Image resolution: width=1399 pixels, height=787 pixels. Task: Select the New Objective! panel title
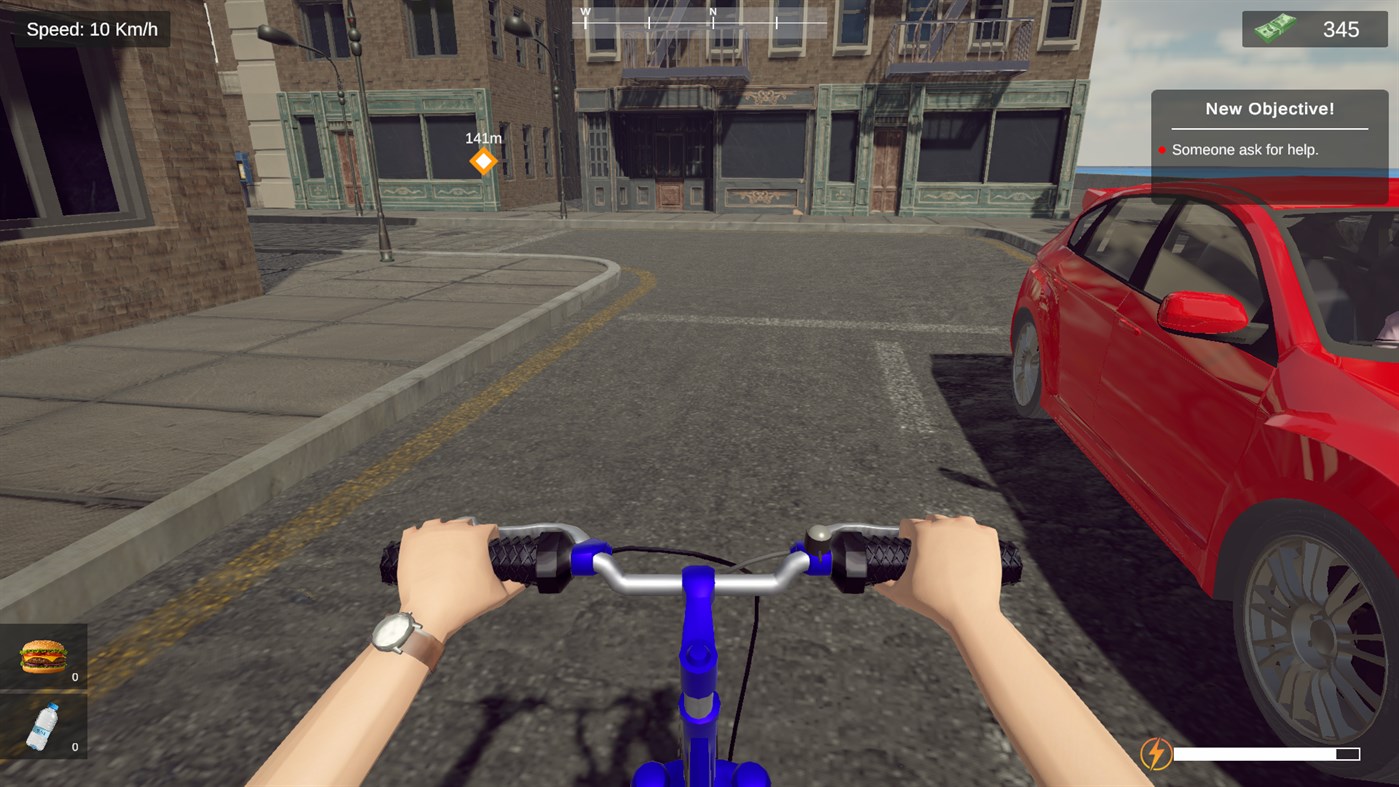tap(1268, 108)
